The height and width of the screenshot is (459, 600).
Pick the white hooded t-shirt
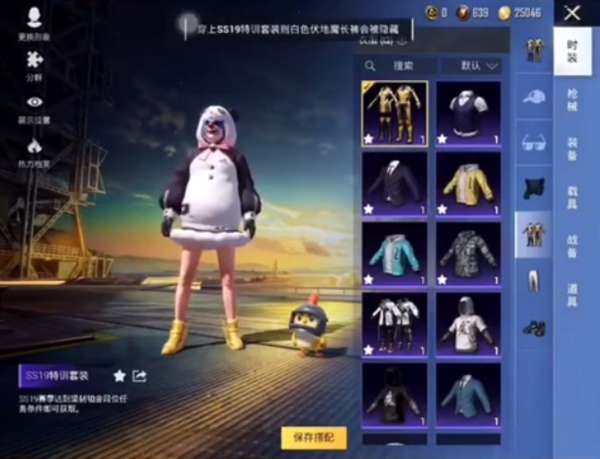(x=468, y=324)
